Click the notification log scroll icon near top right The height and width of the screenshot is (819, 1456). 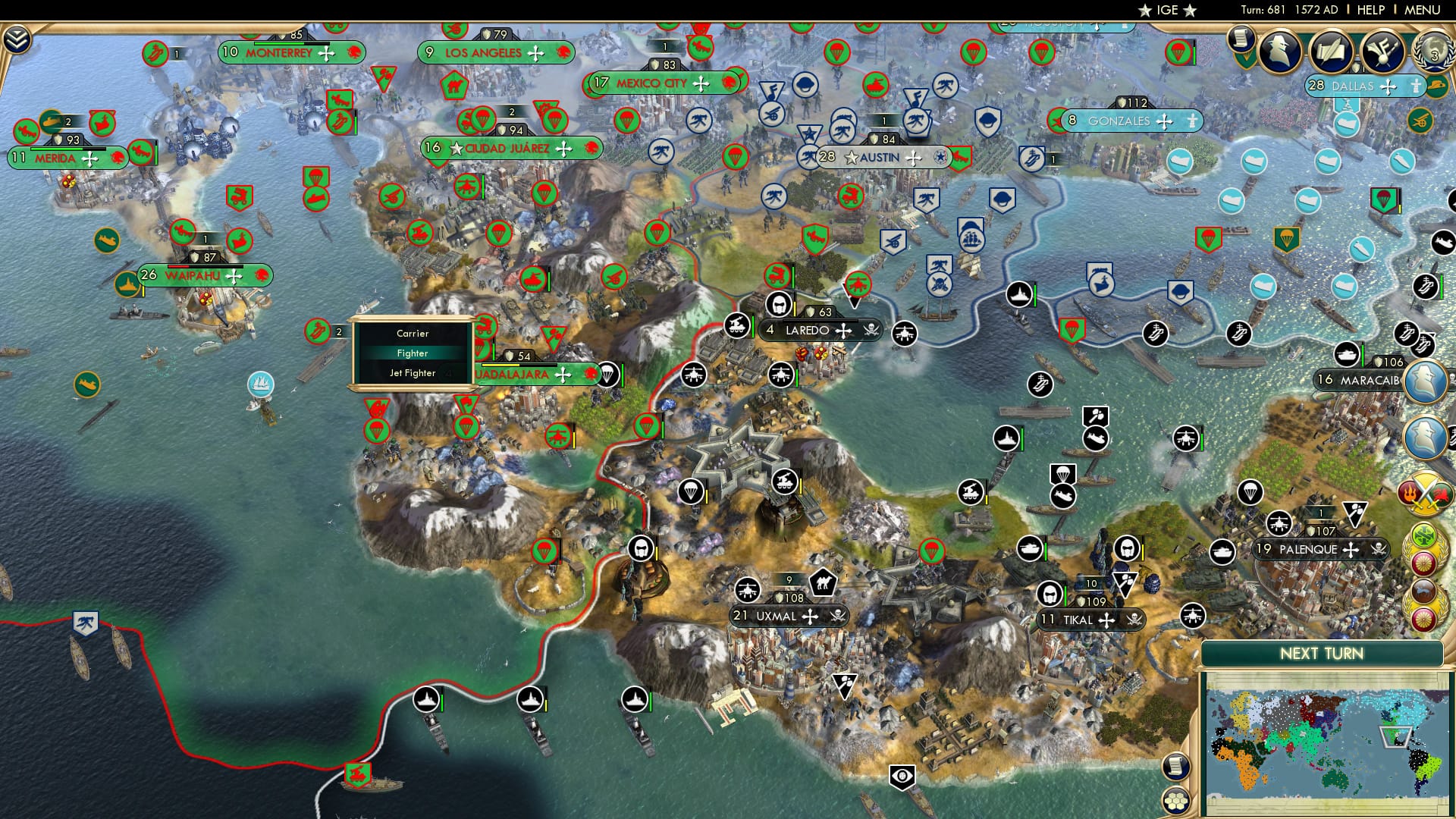[1241, 39]
